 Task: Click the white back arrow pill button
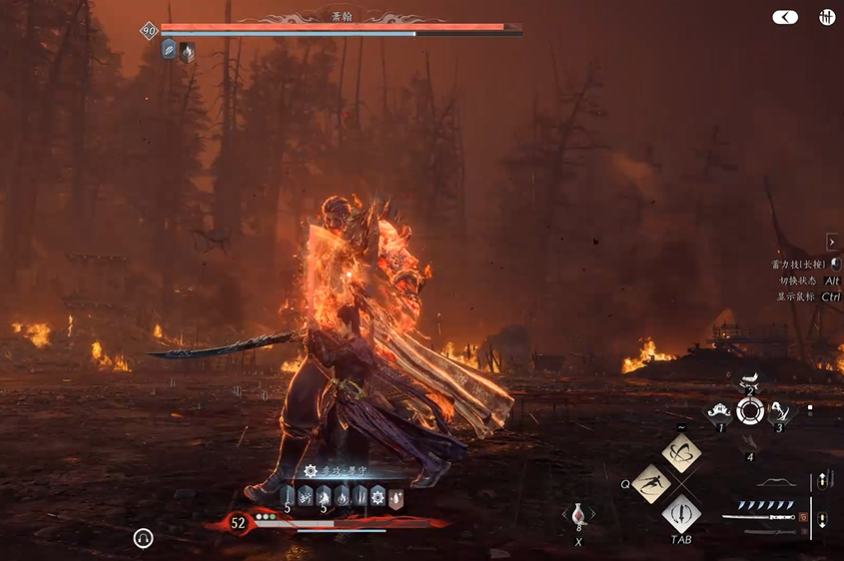coord(785,17)
